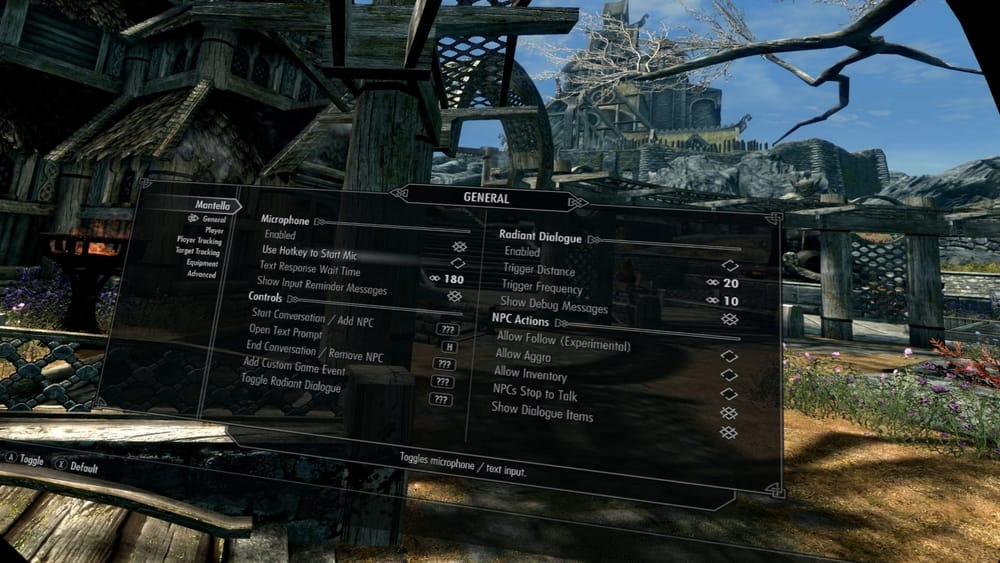Select the Target Tracking page
Image resolution: width=1000 pixels, height=563 pixels.
click(199, 252)
